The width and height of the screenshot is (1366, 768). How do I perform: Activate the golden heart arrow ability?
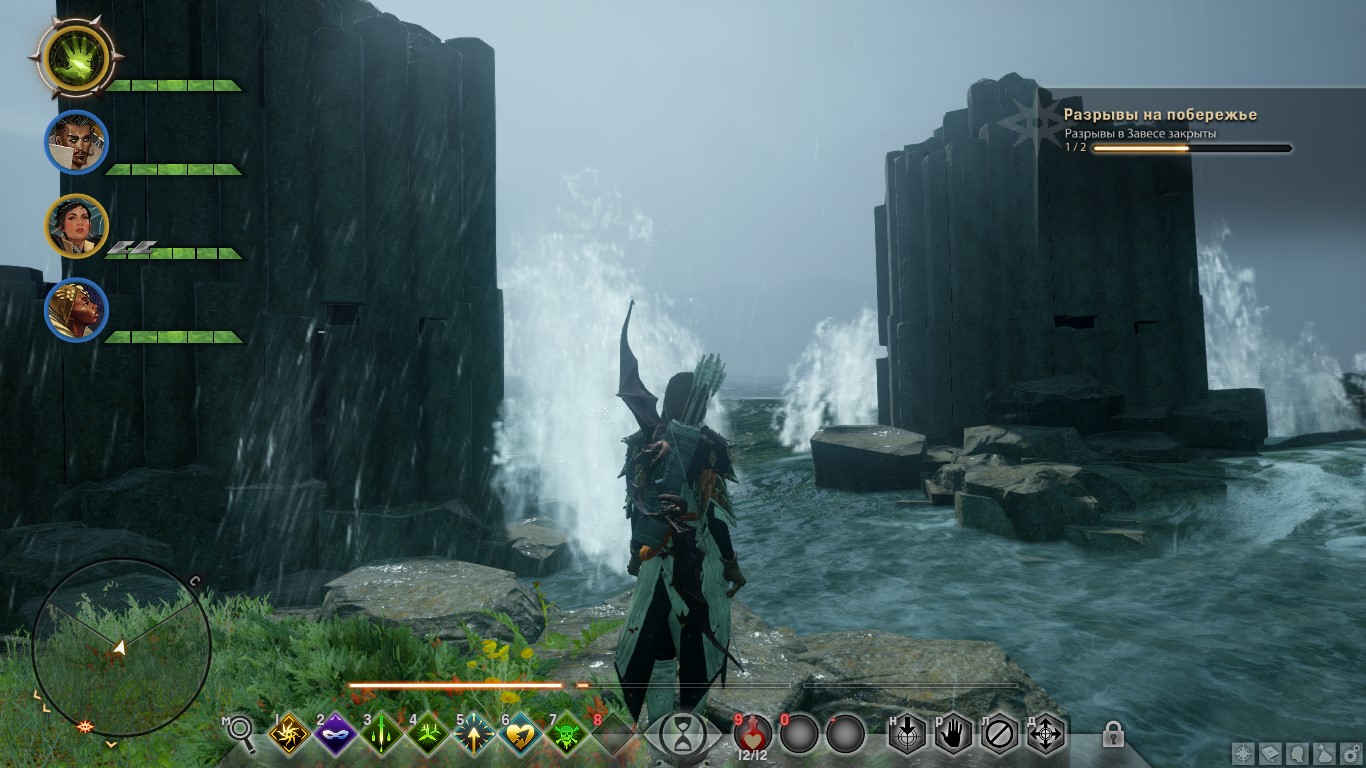(x=519, y=735)
